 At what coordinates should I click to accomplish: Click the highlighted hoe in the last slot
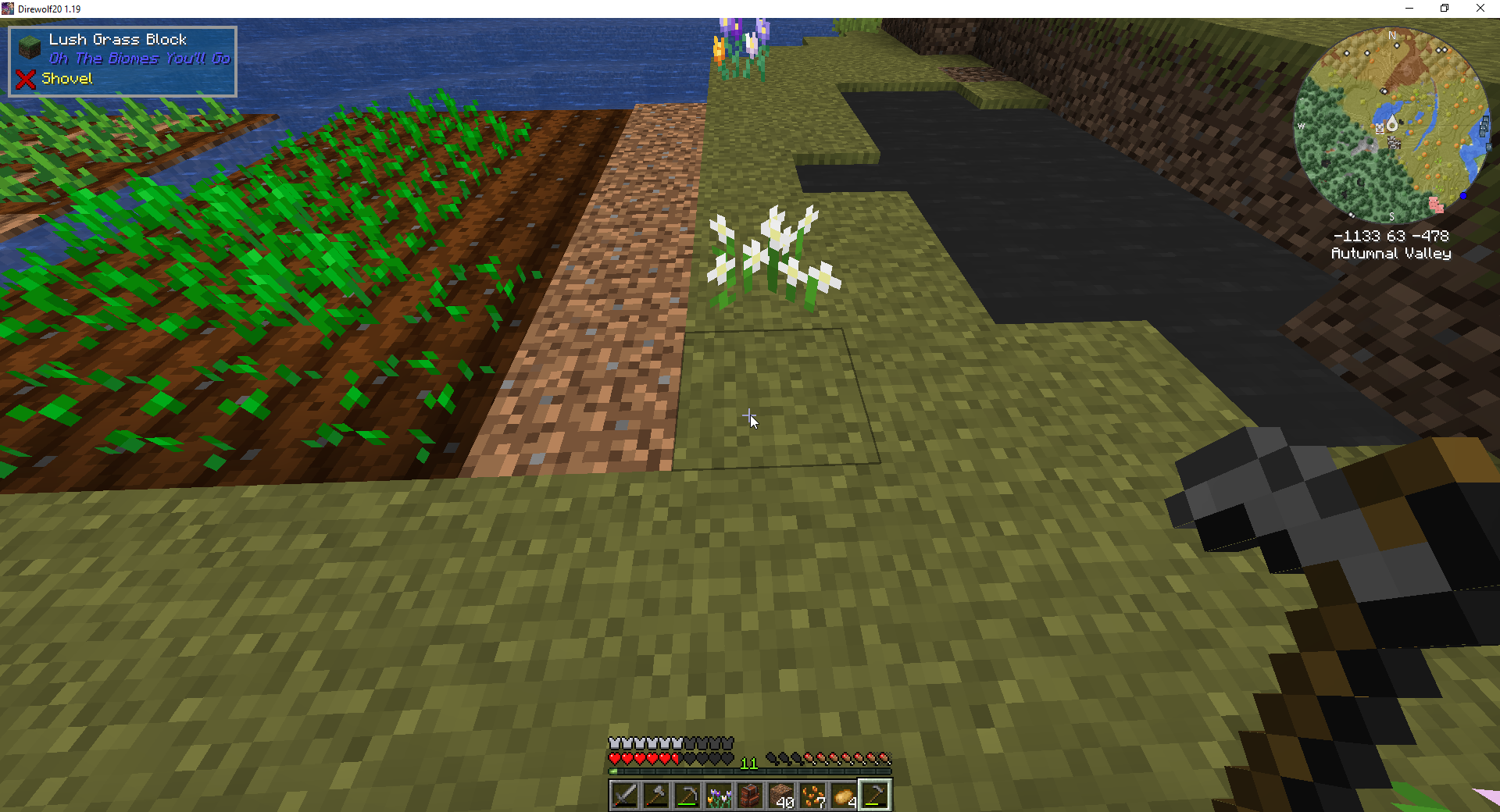click(875, 794)
